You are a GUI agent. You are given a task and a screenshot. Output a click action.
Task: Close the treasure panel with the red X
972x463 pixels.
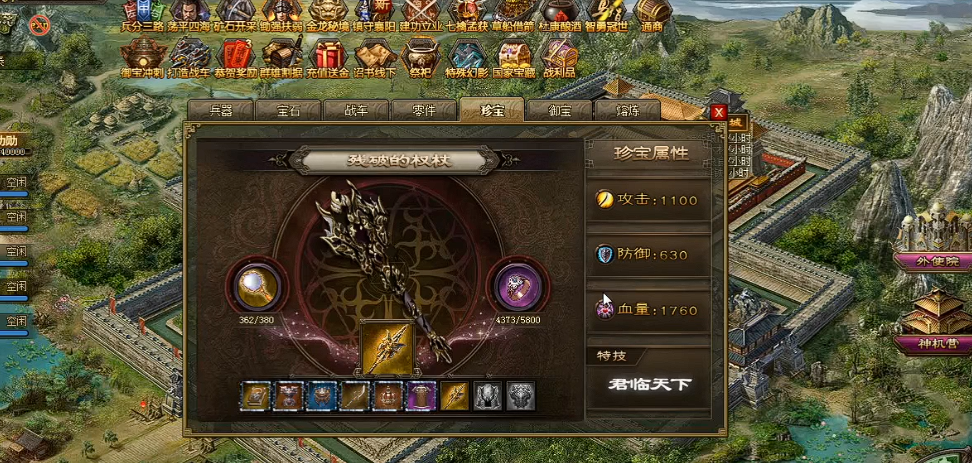click(x=718, y=112)
